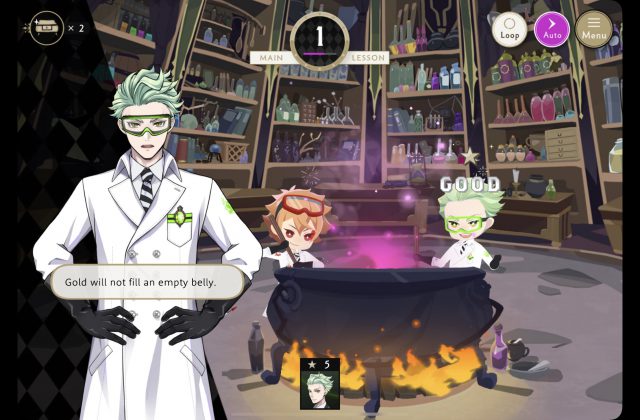Activate the purple Auto play button
Viewport: 640px width, 420px height.
click(x=551, y=29)
